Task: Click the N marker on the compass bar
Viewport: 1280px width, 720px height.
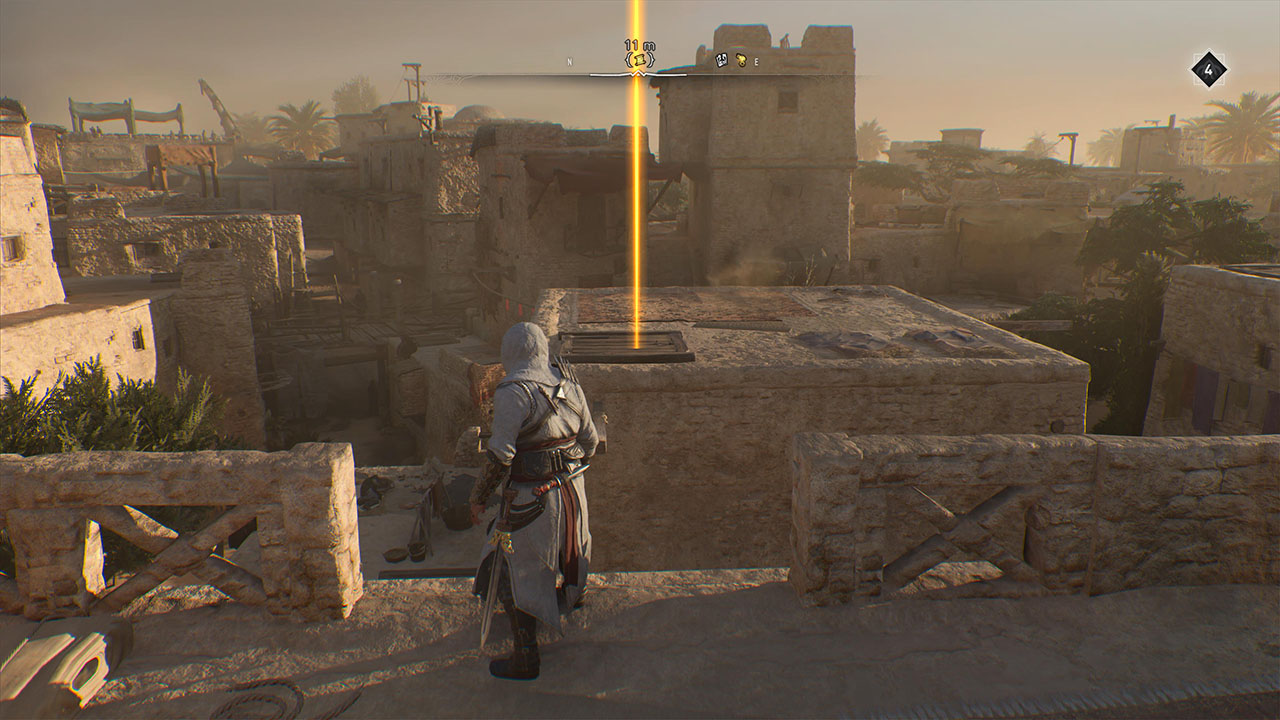Action: [570, 61]
